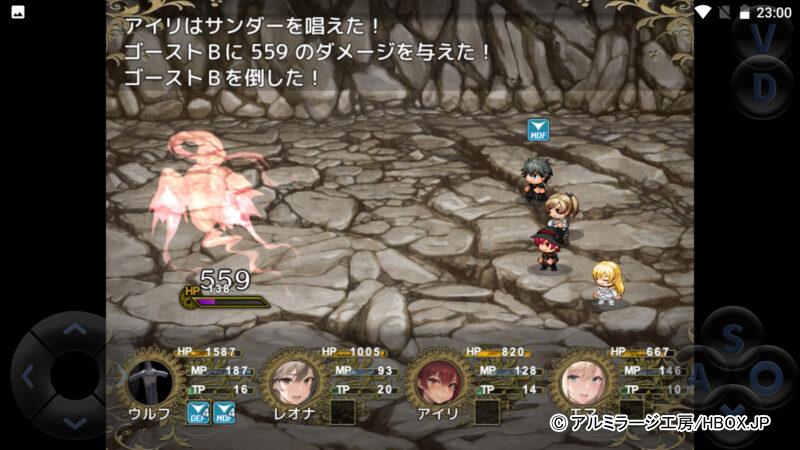Tap the virtual O button
The image size is (800, 450).
(767, 378)
